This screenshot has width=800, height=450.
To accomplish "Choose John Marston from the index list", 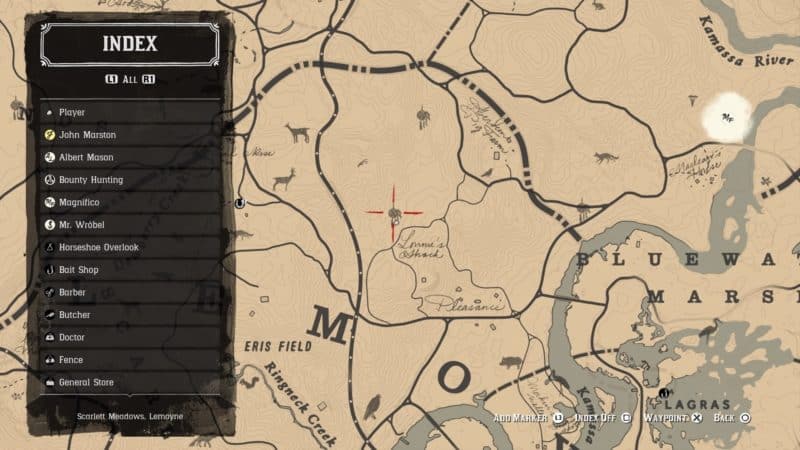I will 130,135.
